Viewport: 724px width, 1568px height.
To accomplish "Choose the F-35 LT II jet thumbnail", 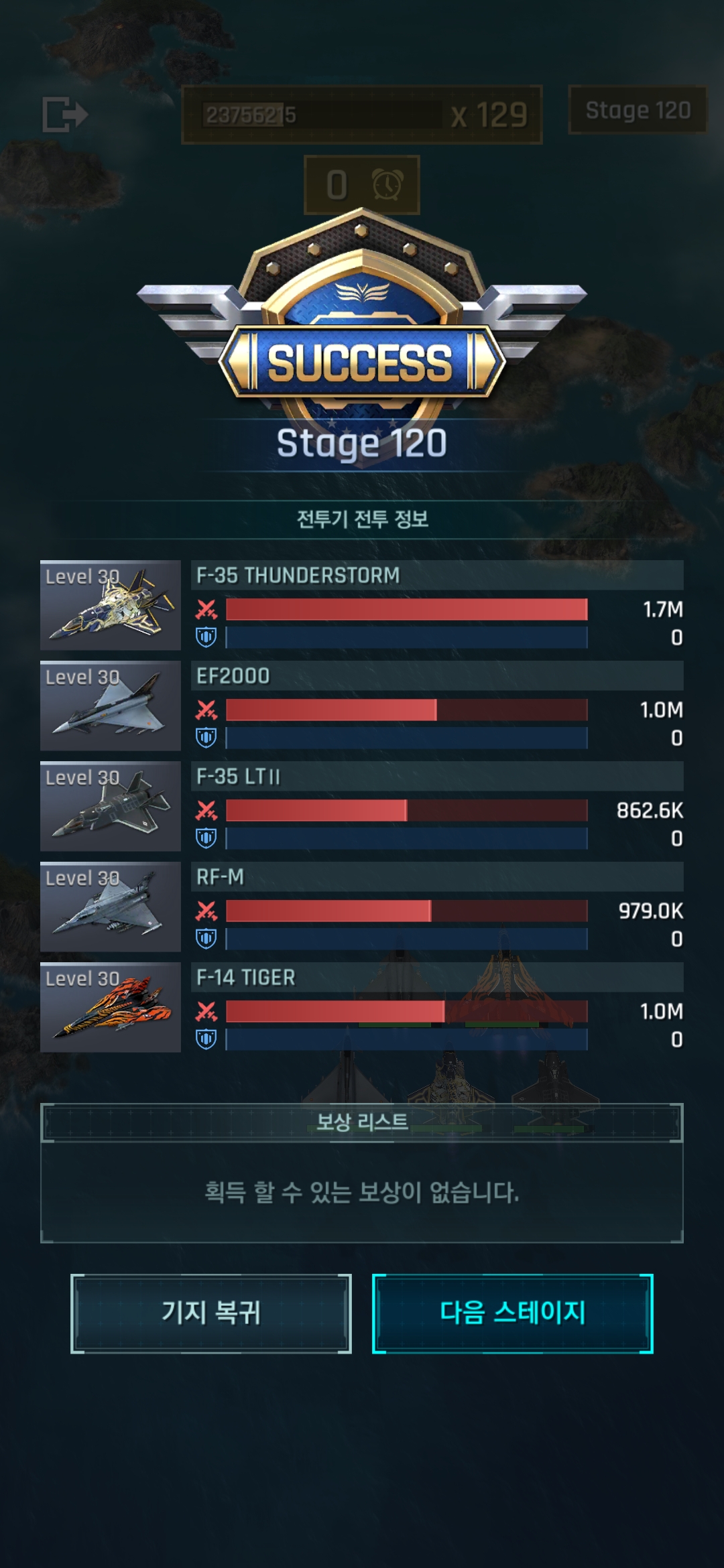I will tap(111, 806).
